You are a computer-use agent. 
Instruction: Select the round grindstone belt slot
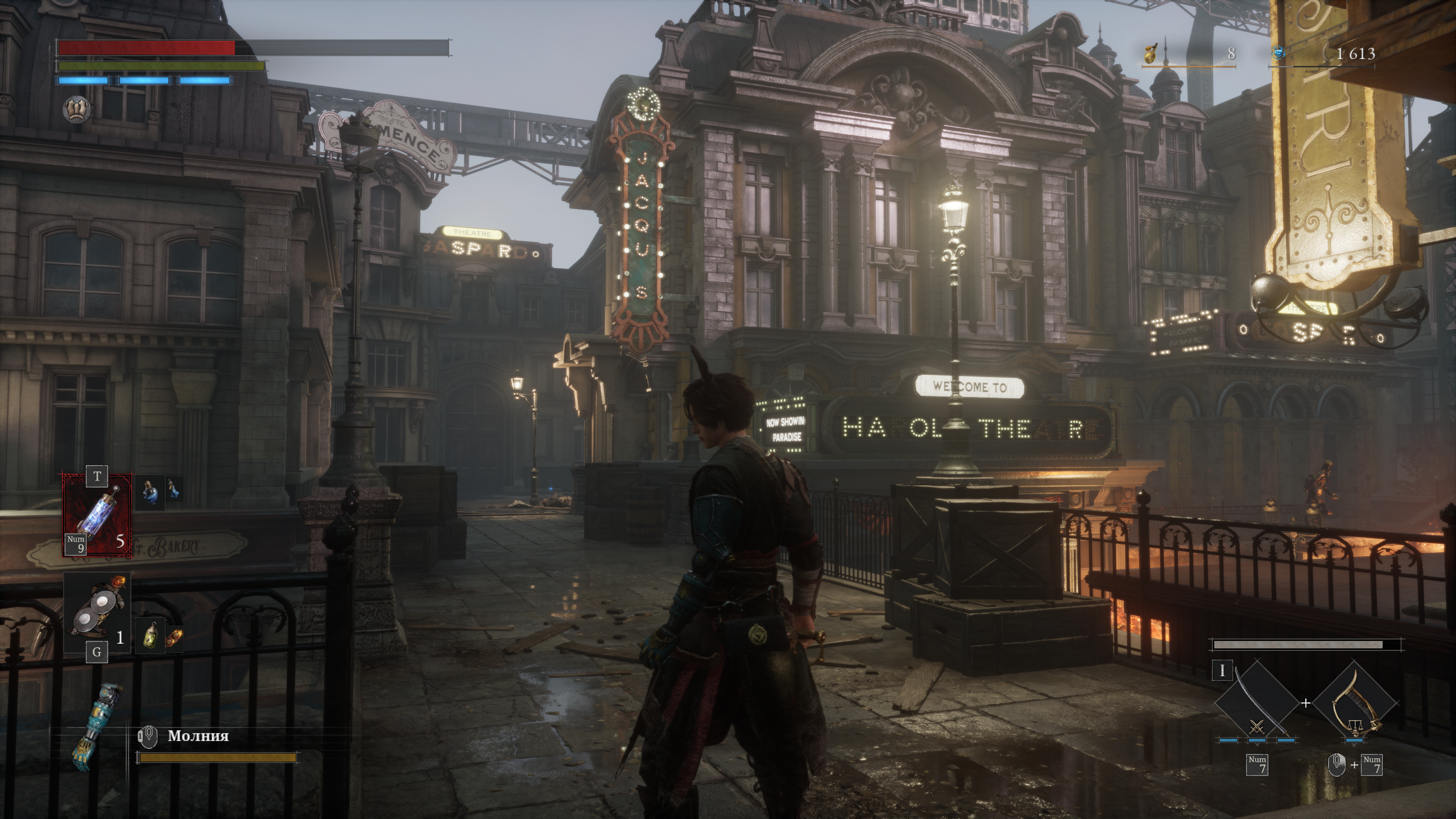(x=97, y=613)
